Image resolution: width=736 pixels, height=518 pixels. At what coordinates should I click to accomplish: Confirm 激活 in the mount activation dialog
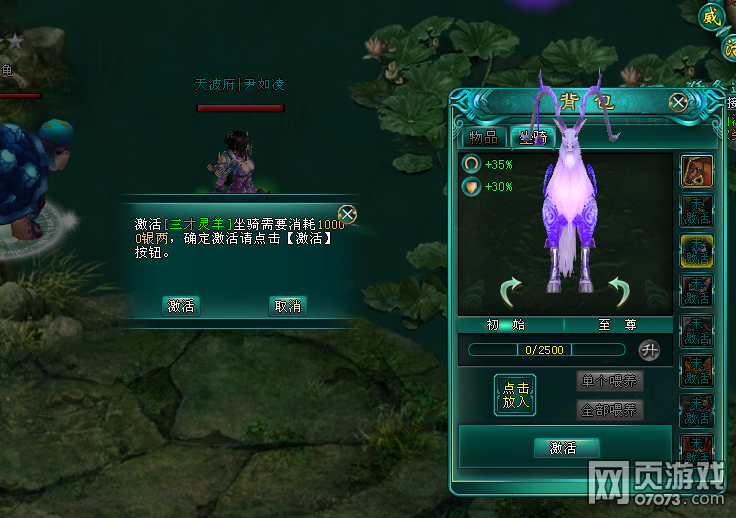181,306
